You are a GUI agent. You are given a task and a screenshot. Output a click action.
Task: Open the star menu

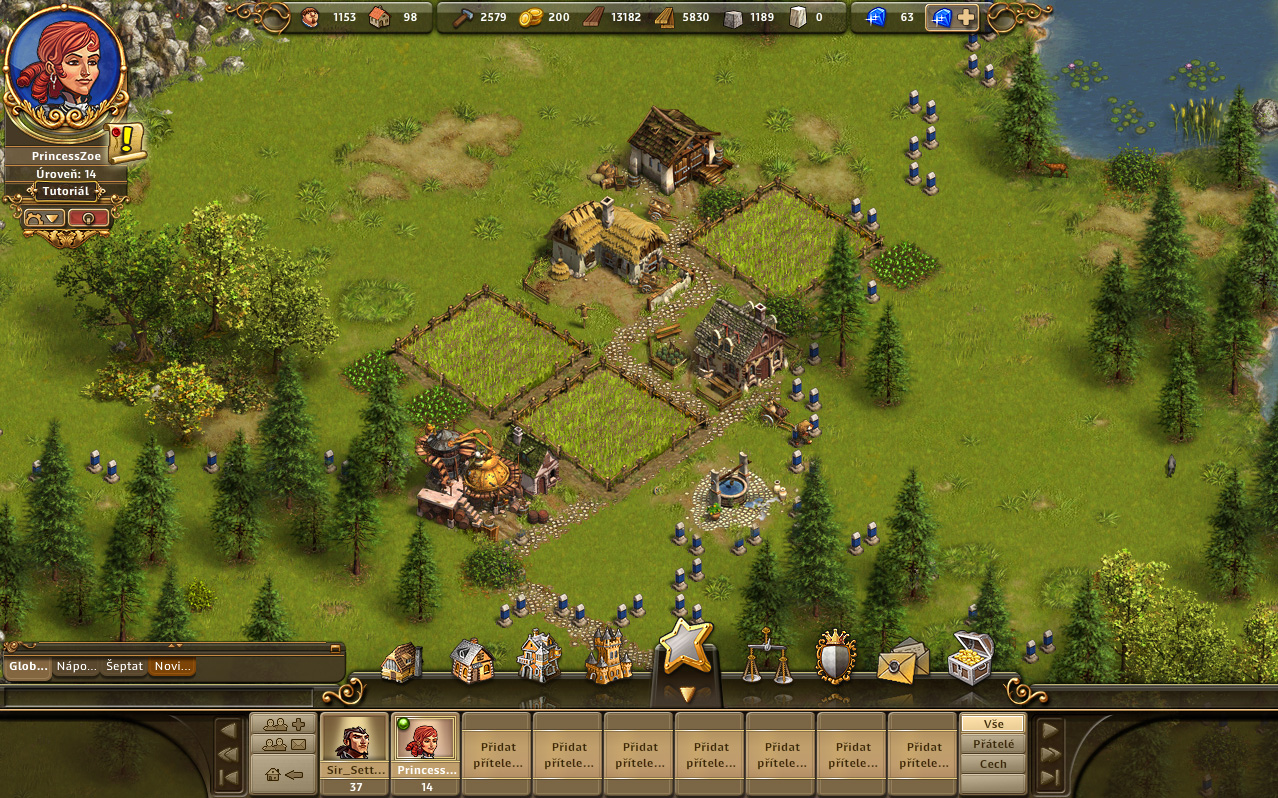point(685,647)
